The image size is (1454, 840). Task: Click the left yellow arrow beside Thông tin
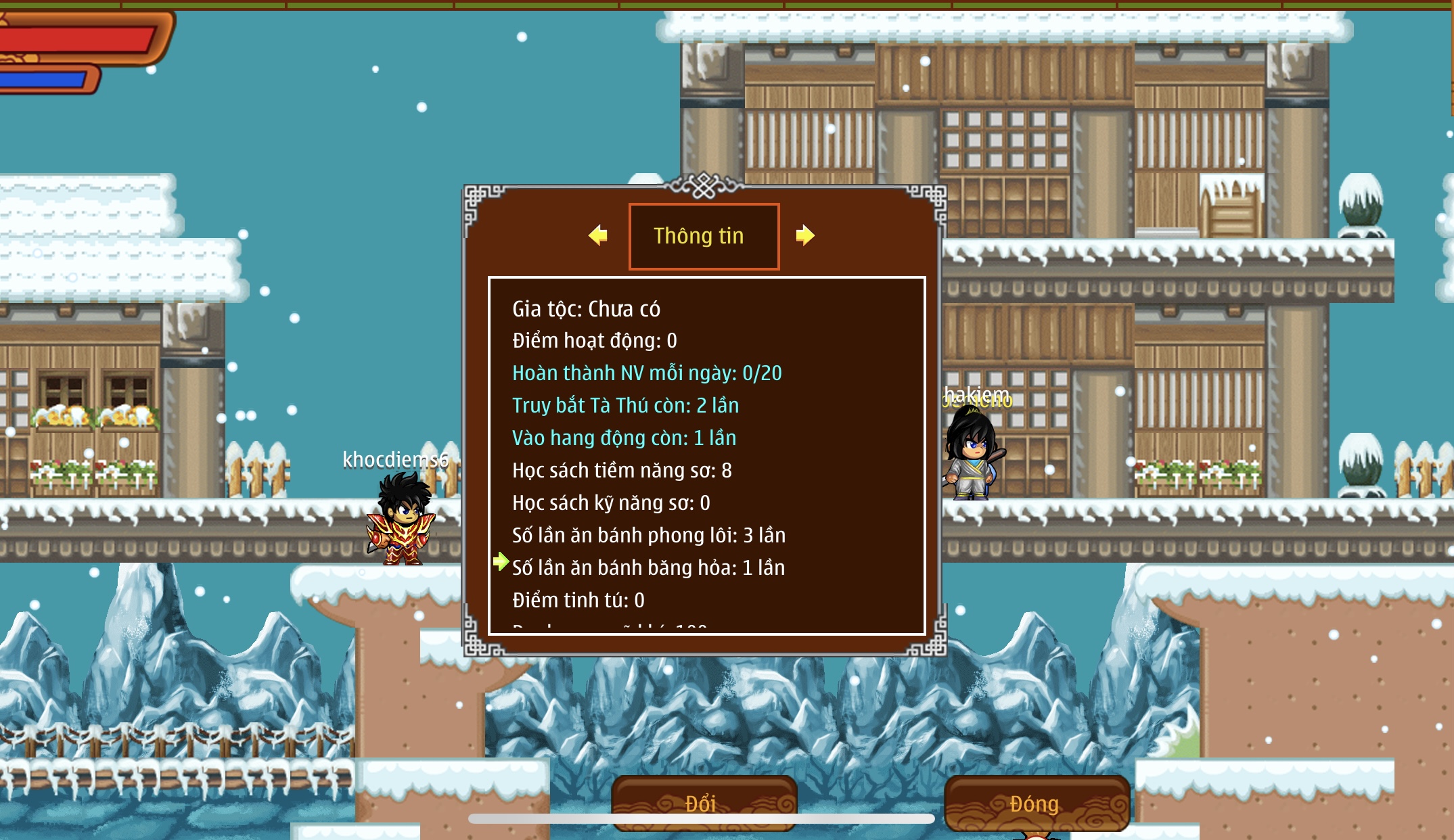[x=598, y=235]
